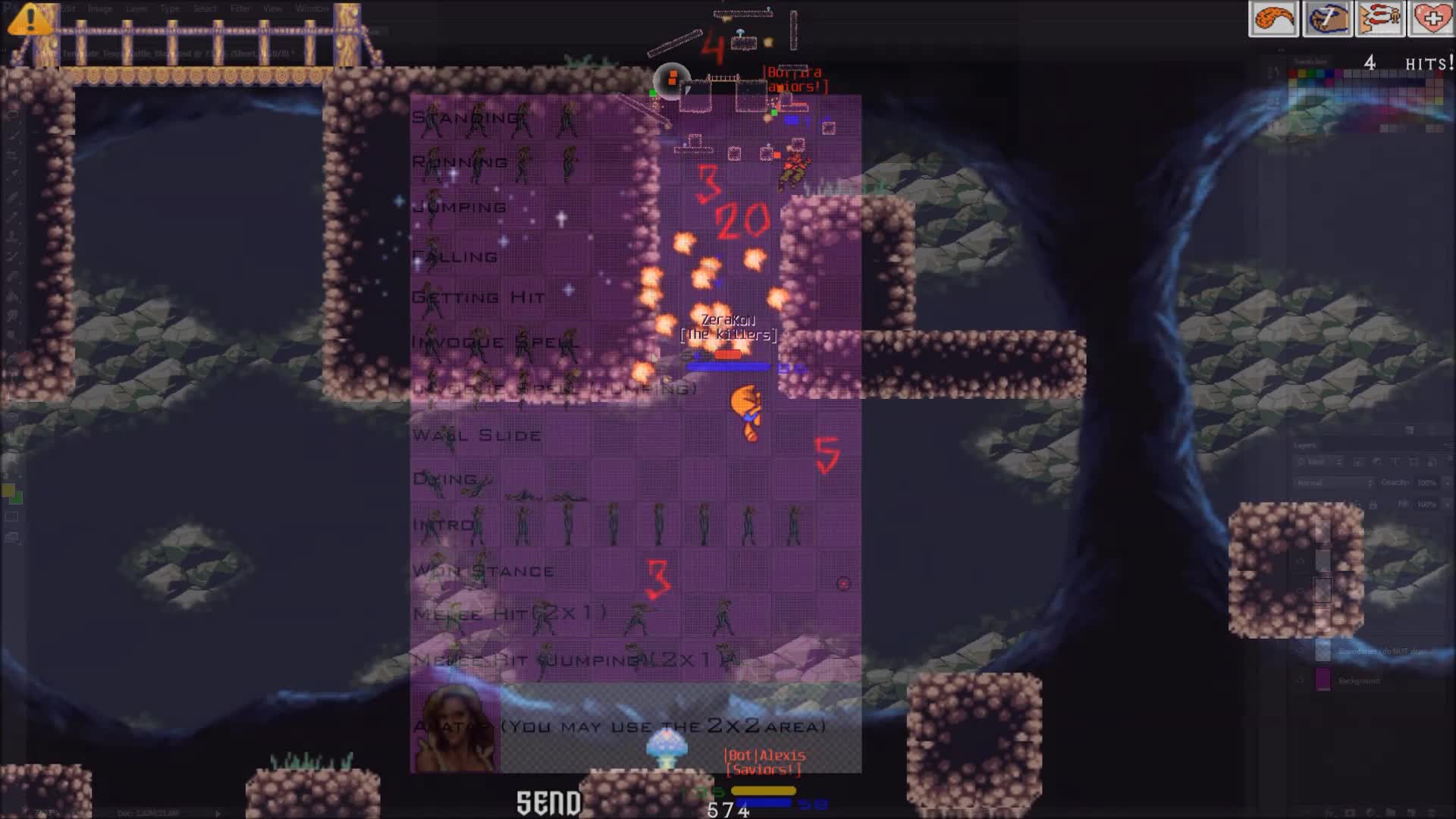Click the avatar portrait thumbnail in the template
Image resolution: width=1456 pixels, height=819 pixels.
456,730
